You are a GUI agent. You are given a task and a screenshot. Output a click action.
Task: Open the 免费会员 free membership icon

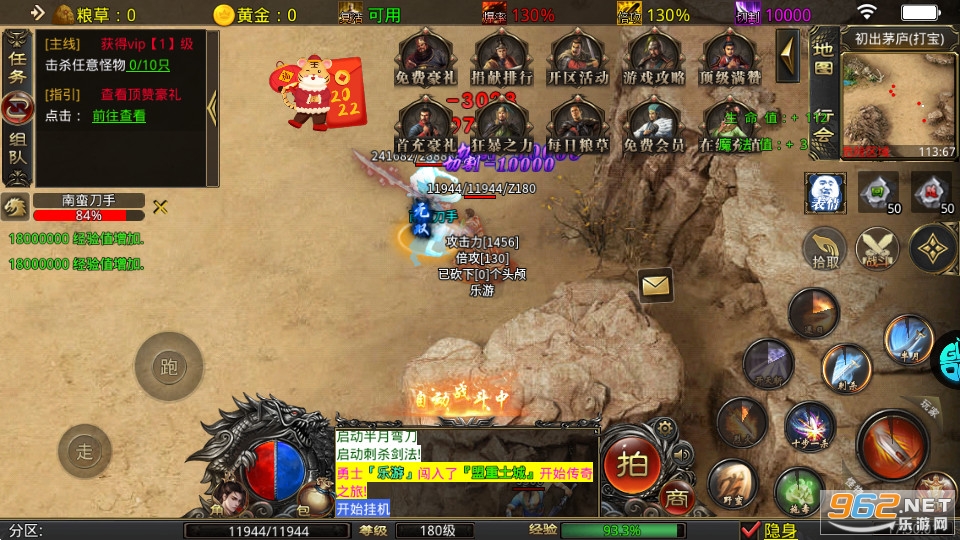pos(654,124)
